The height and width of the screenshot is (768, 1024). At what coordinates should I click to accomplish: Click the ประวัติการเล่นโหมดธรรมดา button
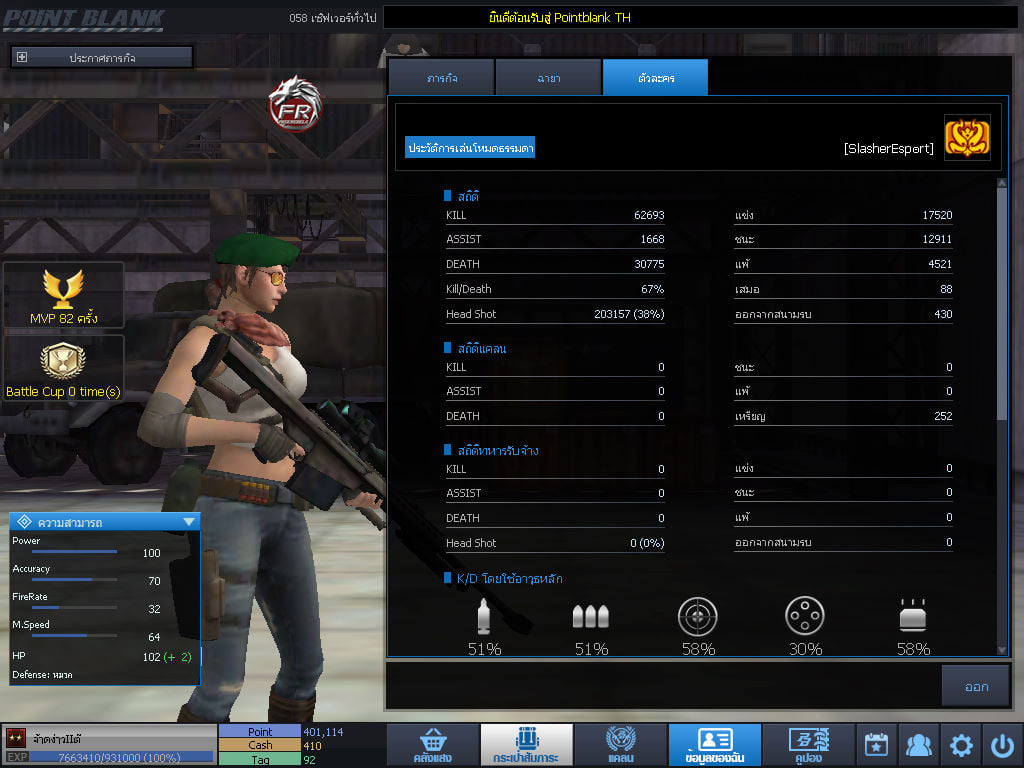pos(470,148)
